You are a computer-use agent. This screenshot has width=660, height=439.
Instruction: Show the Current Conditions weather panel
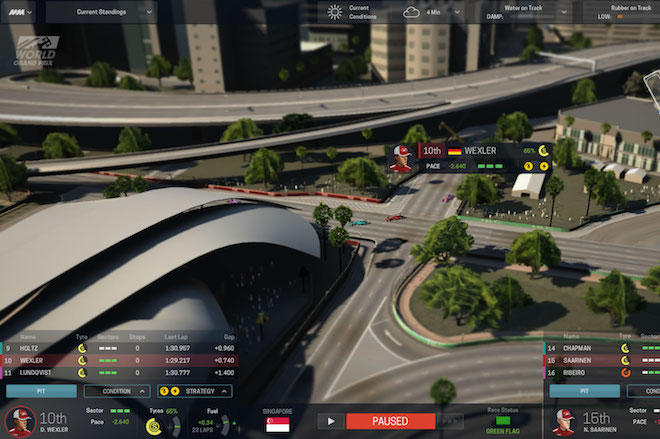[348, 12]
